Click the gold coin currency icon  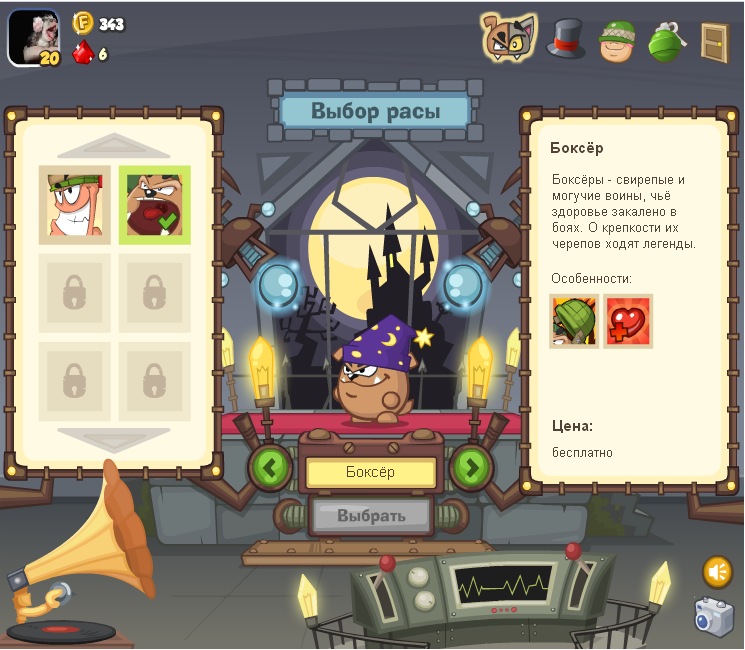coord(83,23)
